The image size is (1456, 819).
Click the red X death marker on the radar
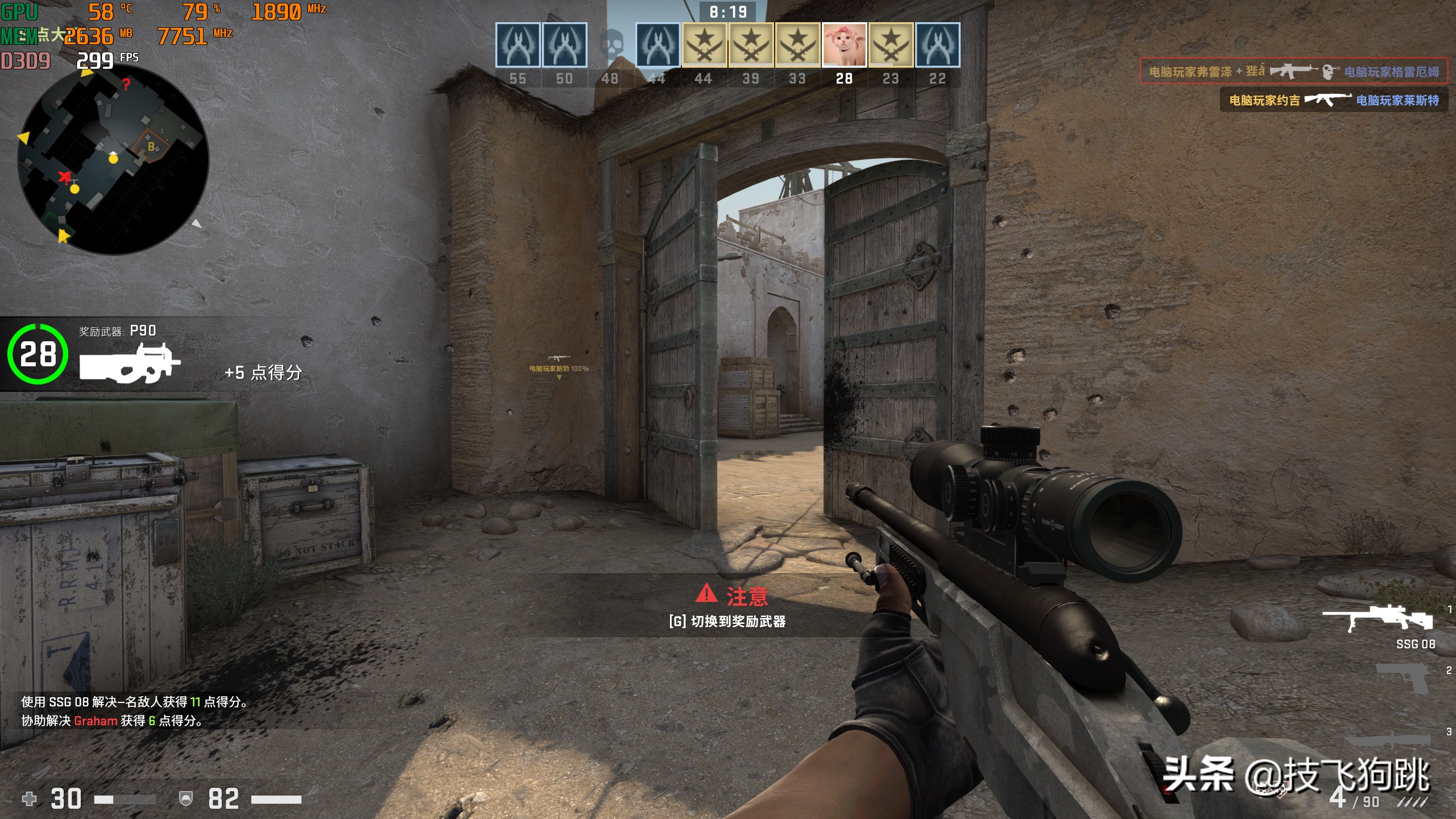pyautogui.click(x=65, y=177)
